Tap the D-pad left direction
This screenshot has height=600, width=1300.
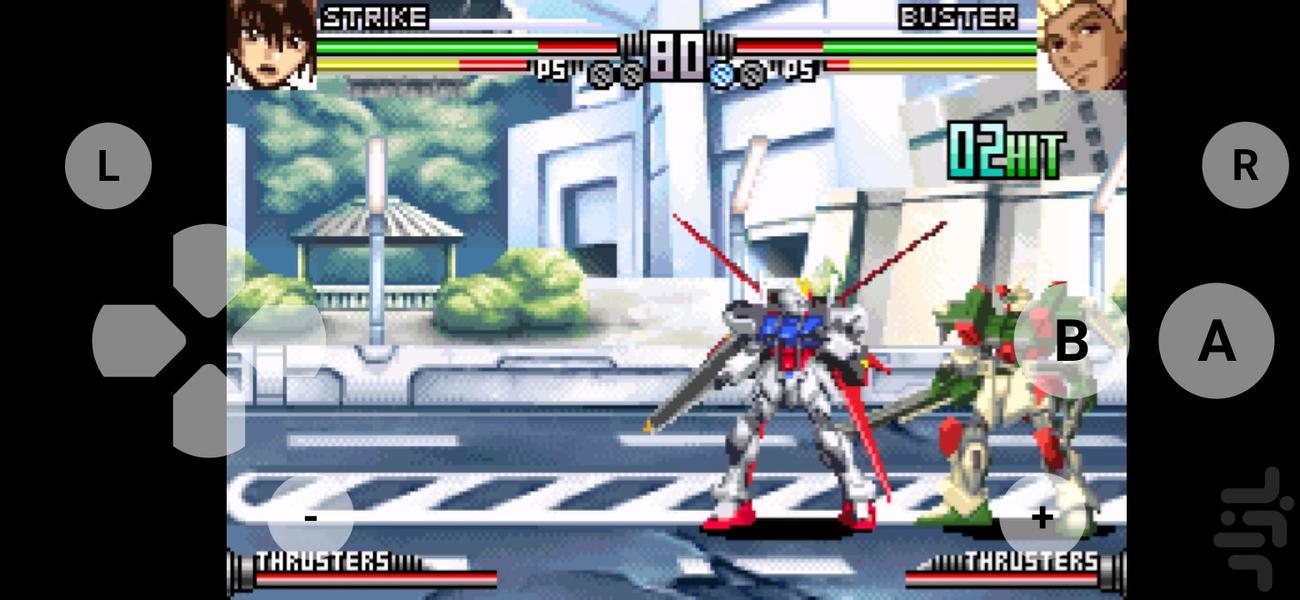[136, 341]
